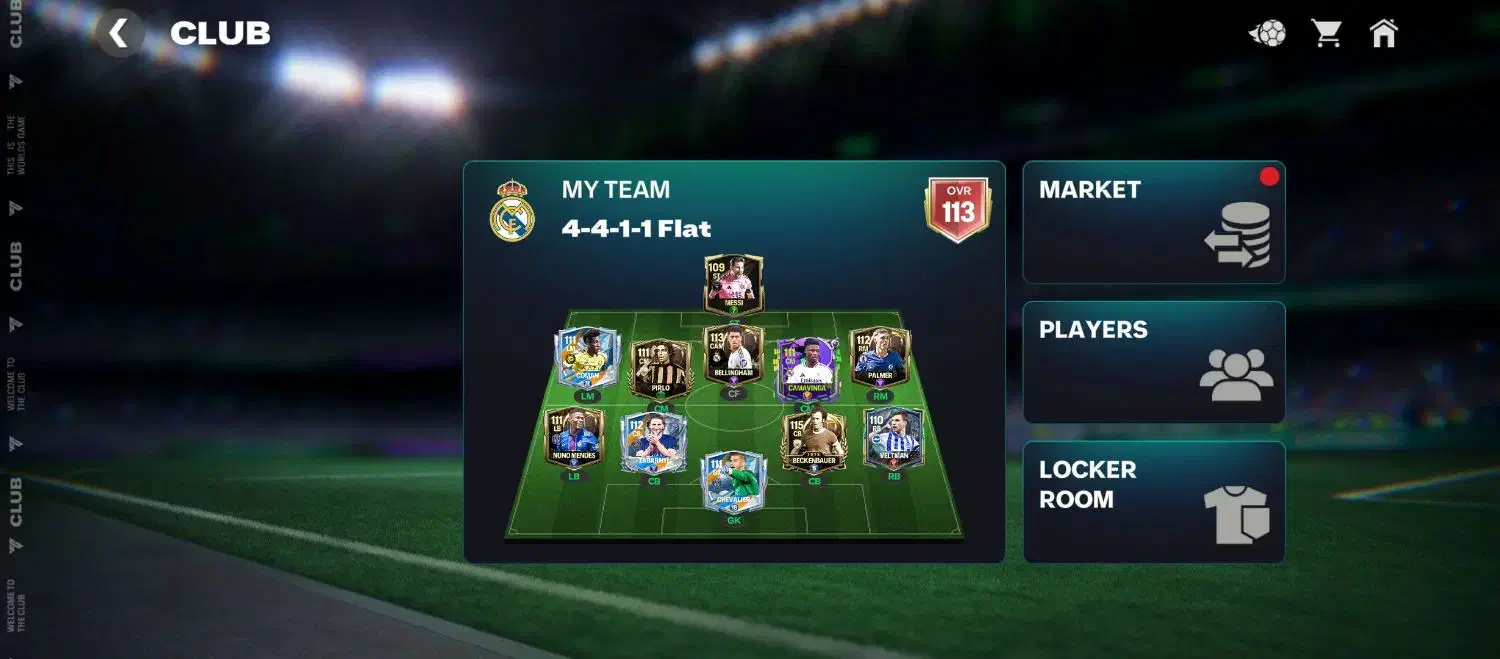Image resolution: width=1500 pixels, height=659 pixels.
Task: Go back using the arrow button
Action: point(120,33)
